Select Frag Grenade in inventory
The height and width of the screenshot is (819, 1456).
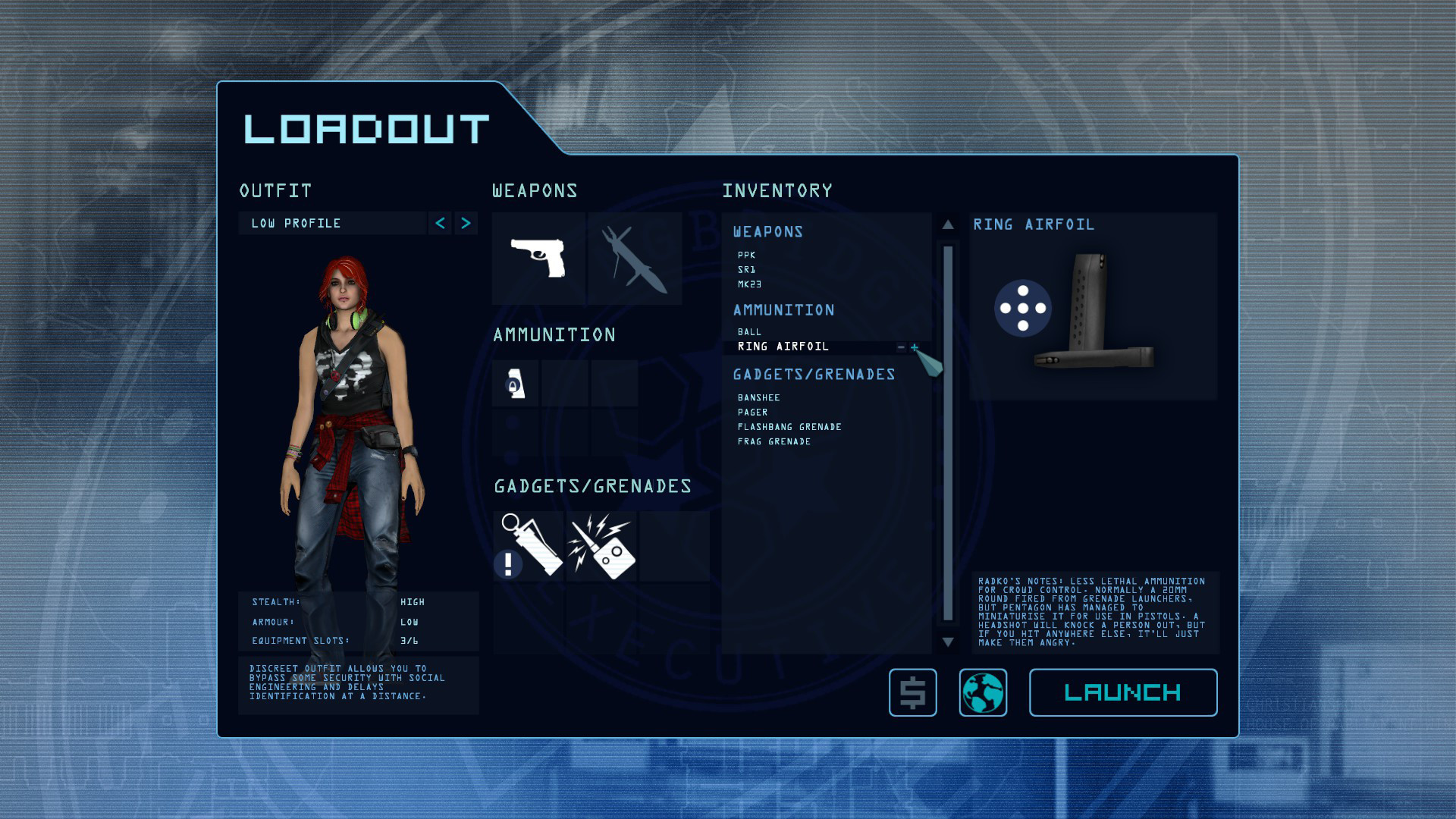[x=773, y=441]
